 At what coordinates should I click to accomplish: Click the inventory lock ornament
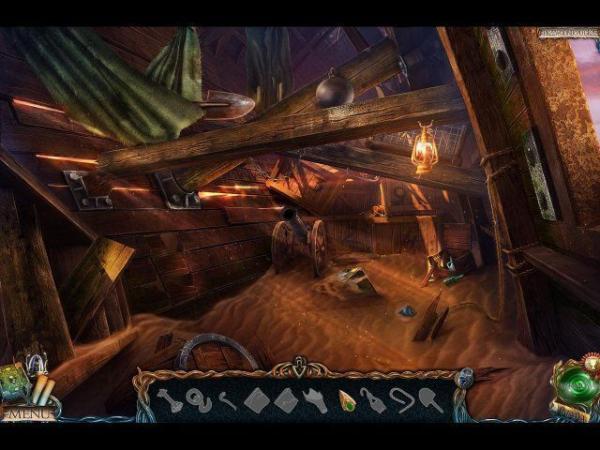(464, 377)
